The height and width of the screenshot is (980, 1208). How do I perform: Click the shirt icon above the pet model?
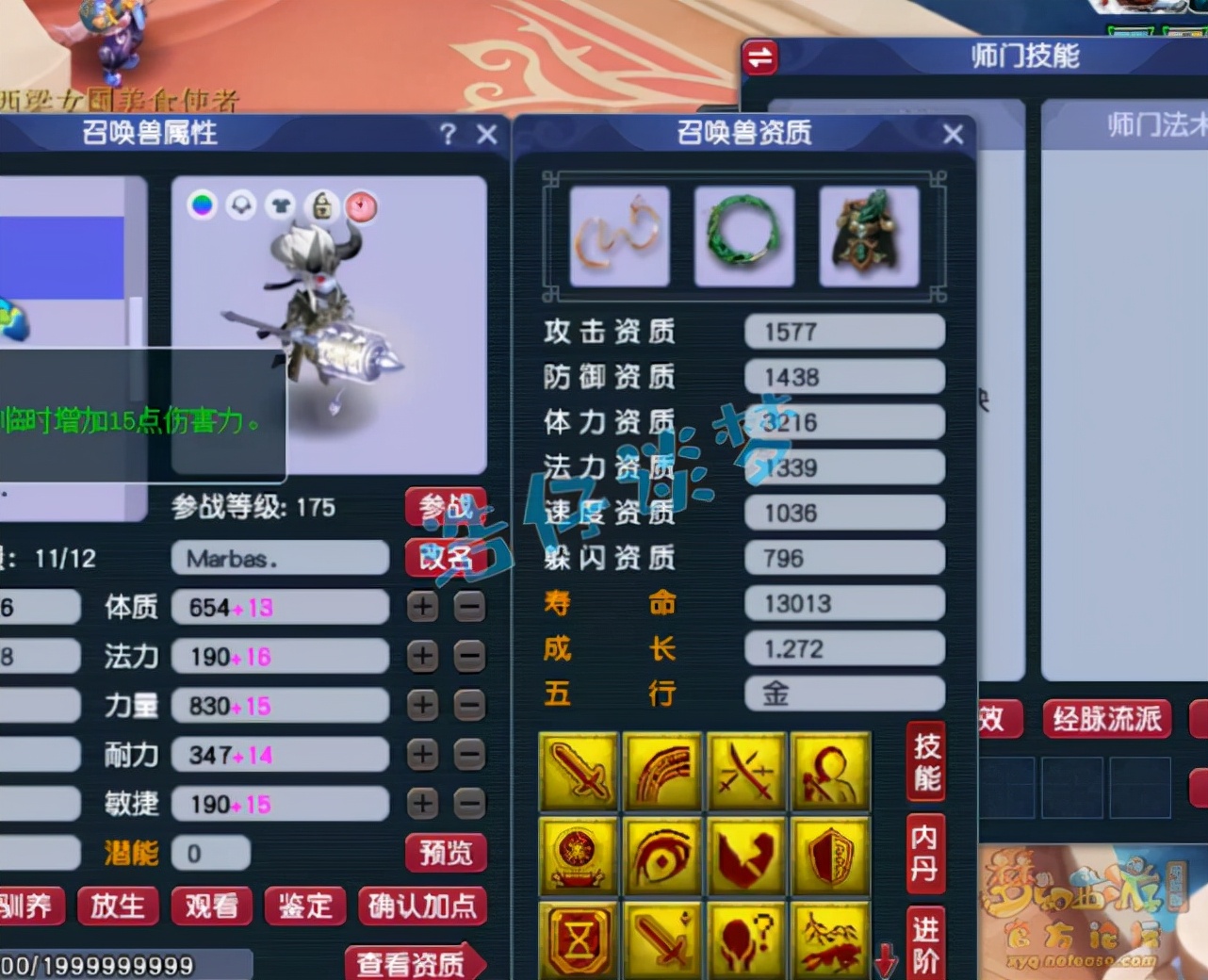[x=280, y=205]
